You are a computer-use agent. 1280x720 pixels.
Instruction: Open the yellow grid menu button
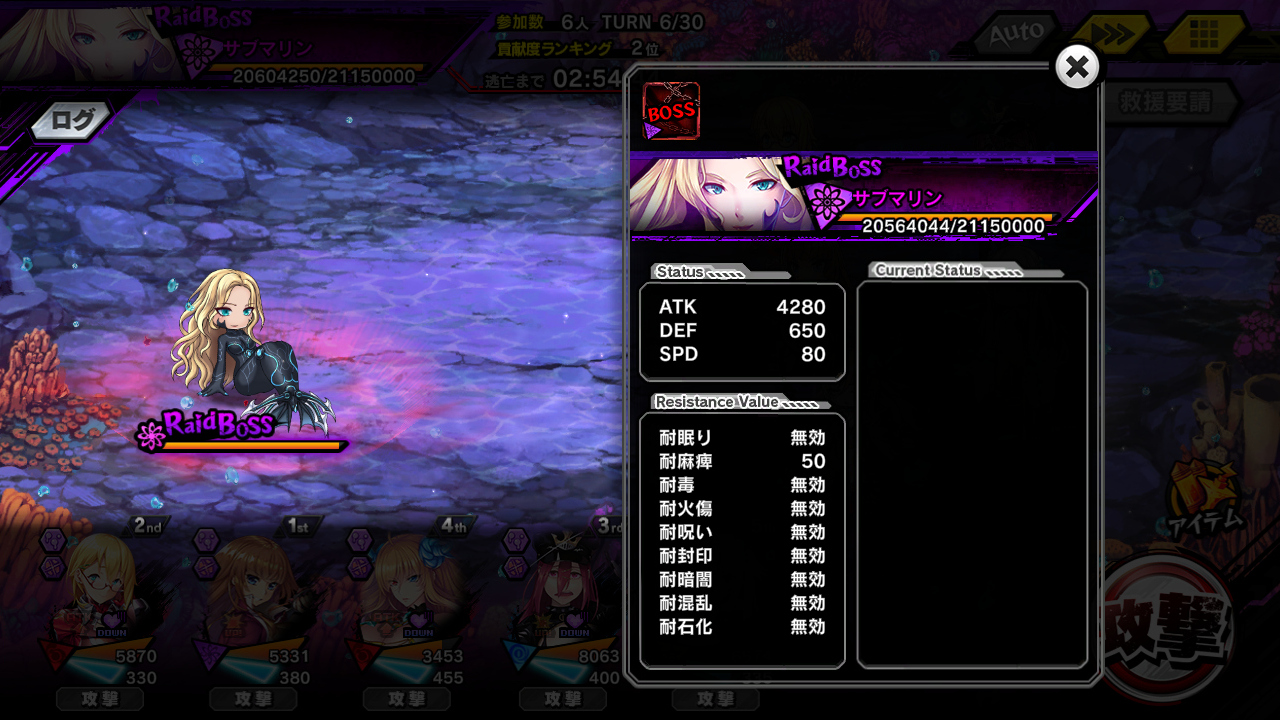click(1203, 35)
